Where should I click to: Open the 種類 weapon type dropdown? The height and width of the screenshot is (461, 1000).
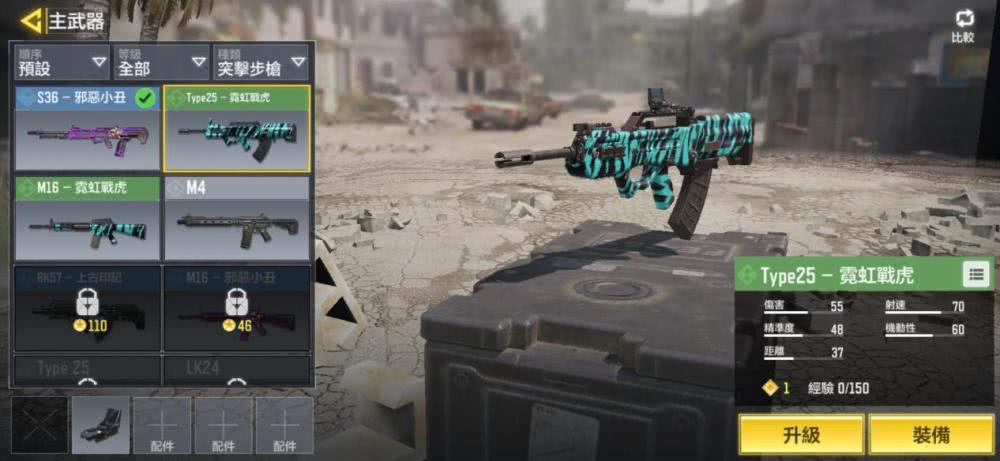[x=260, y=62]
